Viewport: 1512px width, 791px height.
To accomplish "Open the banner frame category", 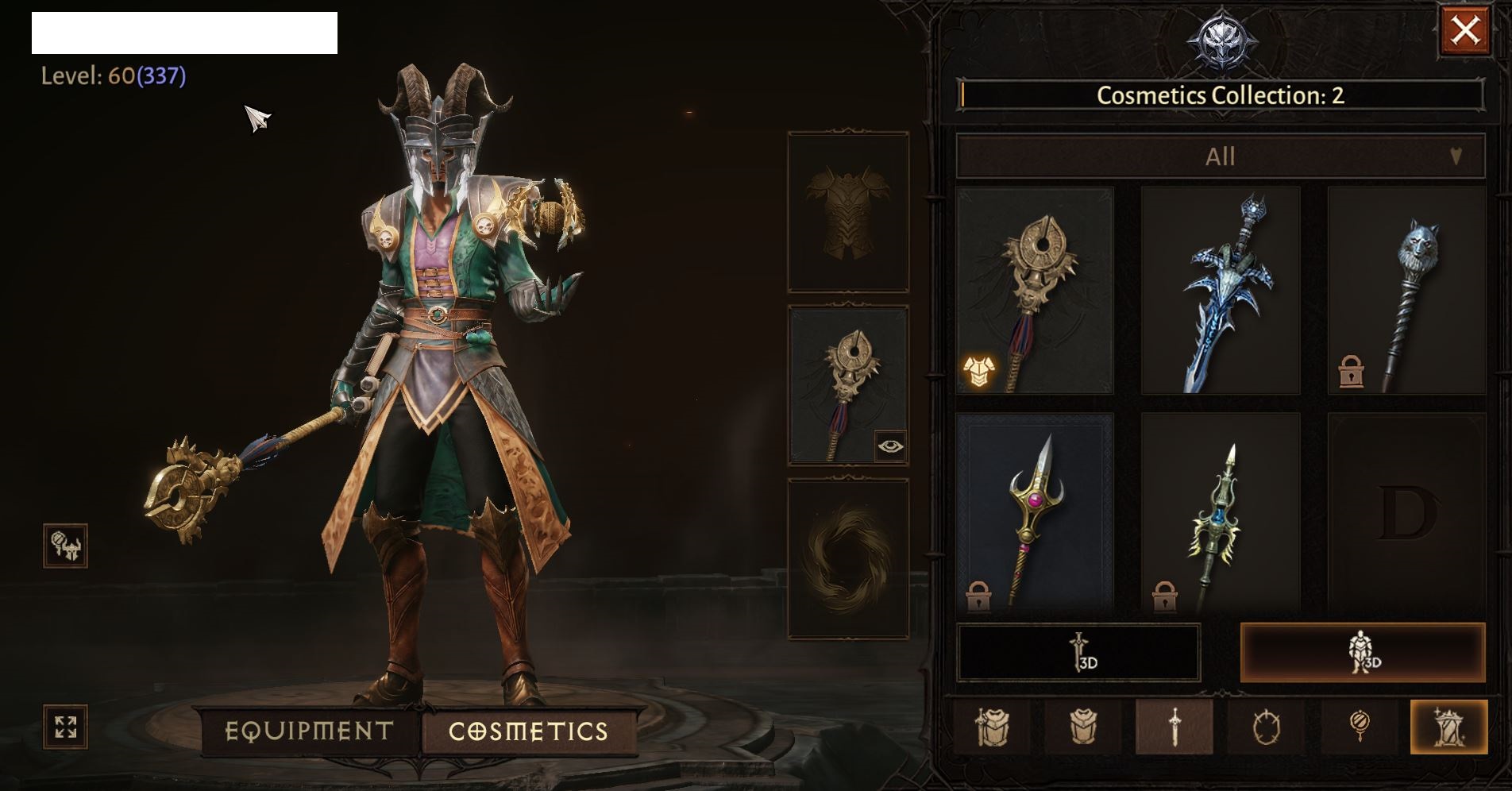I will [x=1448, y=727].
